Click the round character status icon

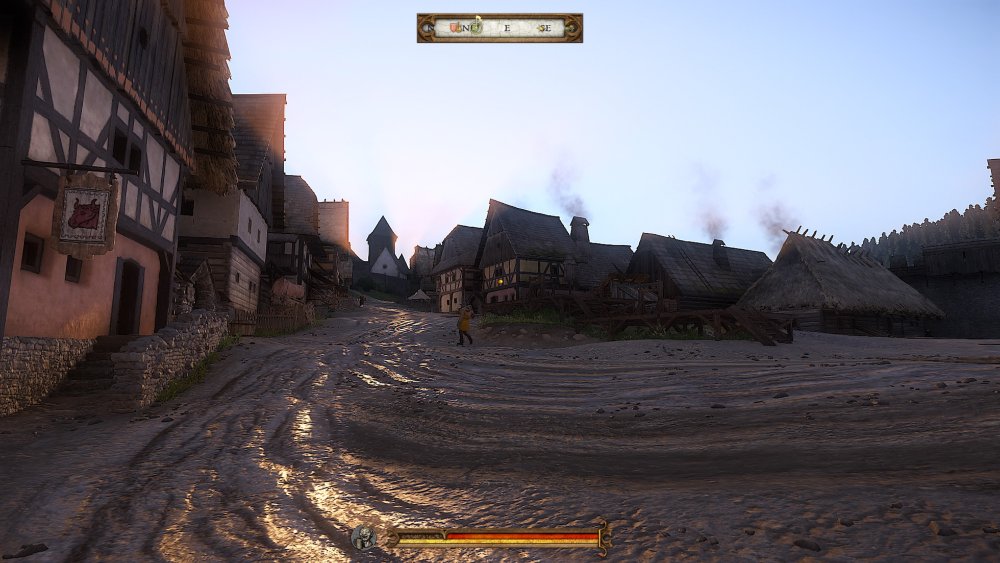364,538
